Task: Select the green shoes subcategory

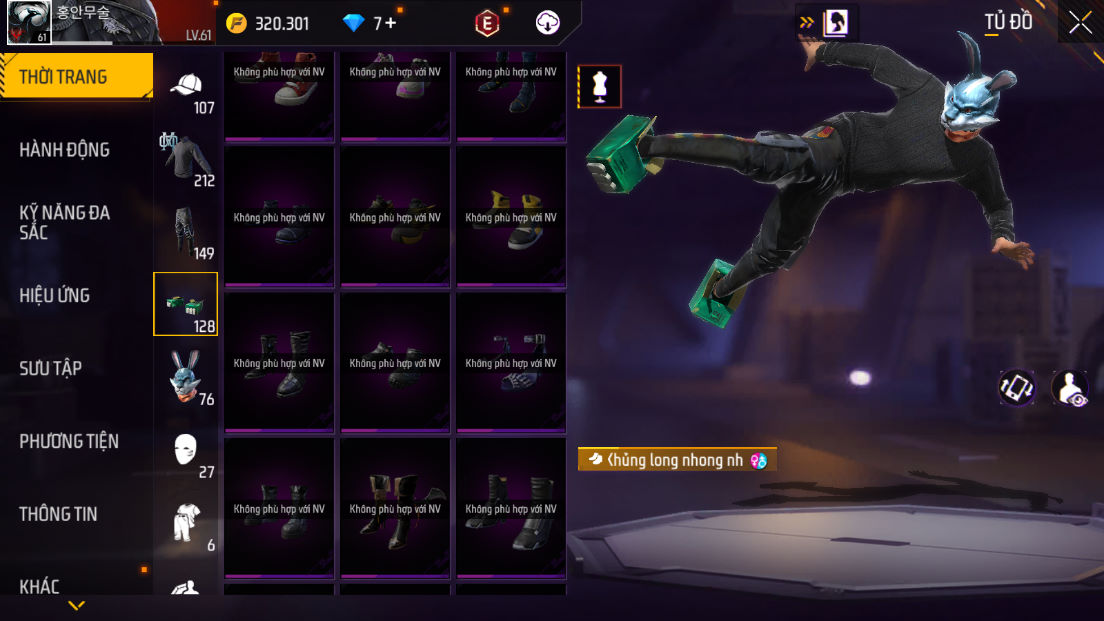Action: tap(185, 304)
